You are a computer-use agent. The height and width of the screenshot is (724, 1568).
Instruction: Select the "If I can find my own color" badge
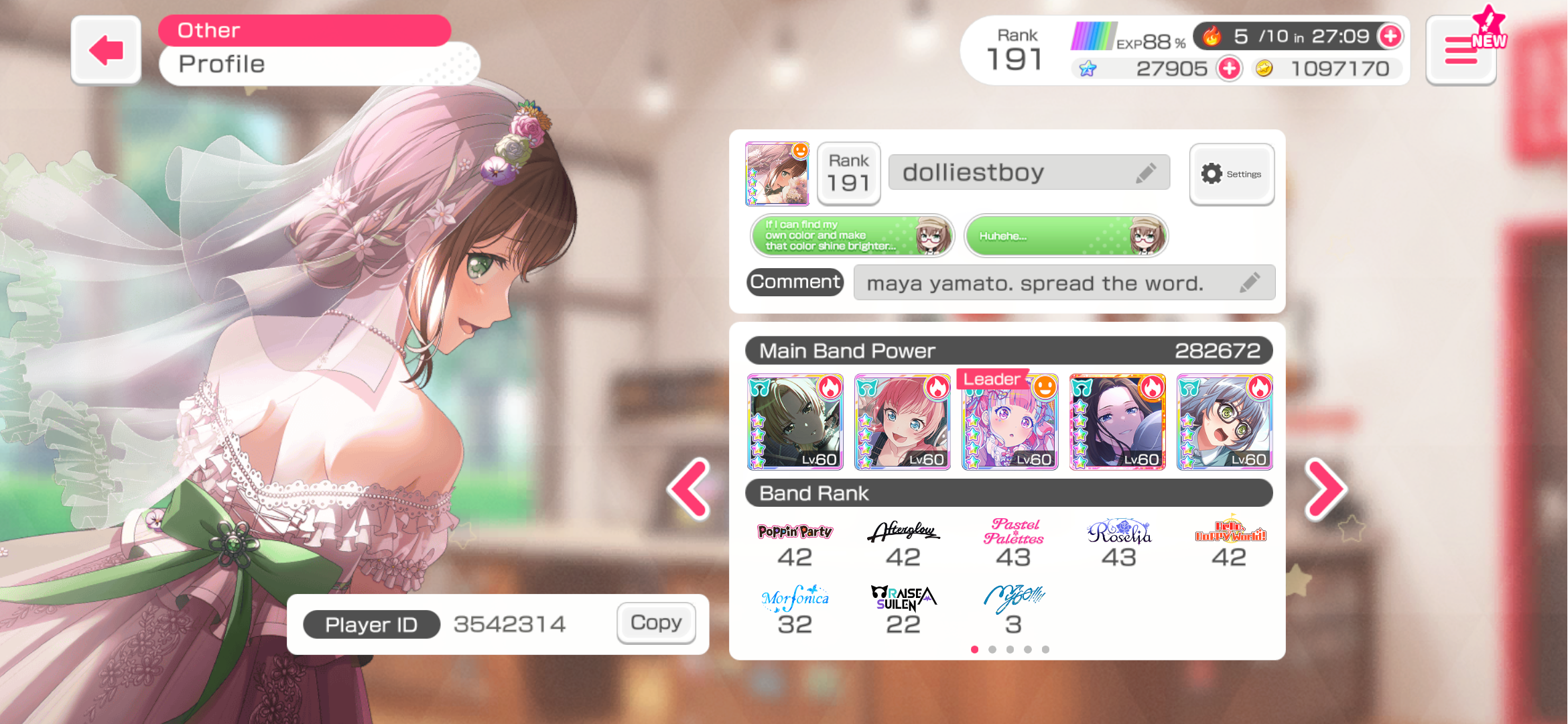[x=852, y=236]
